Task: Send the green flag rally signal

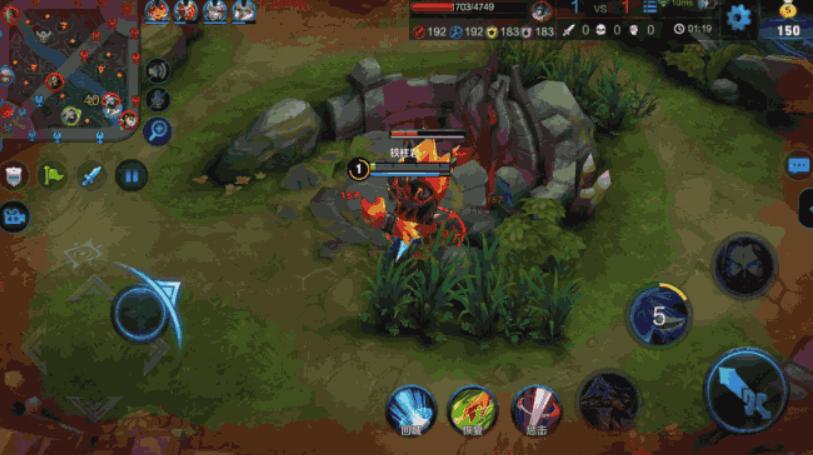Action: coord(52,177)
